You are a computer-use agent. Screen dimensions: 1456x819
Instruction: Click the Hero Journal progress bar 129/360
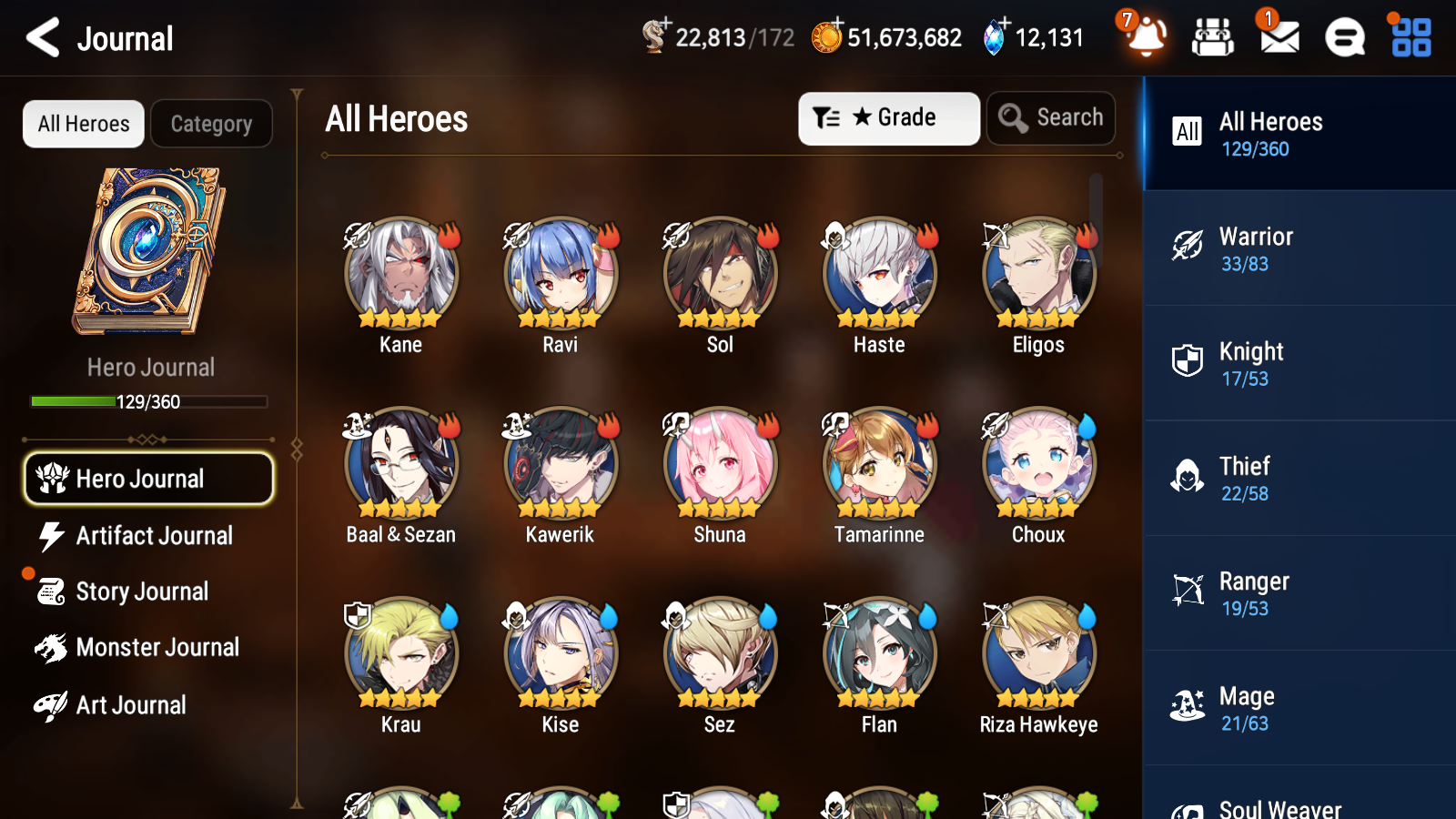pos(148,401)
